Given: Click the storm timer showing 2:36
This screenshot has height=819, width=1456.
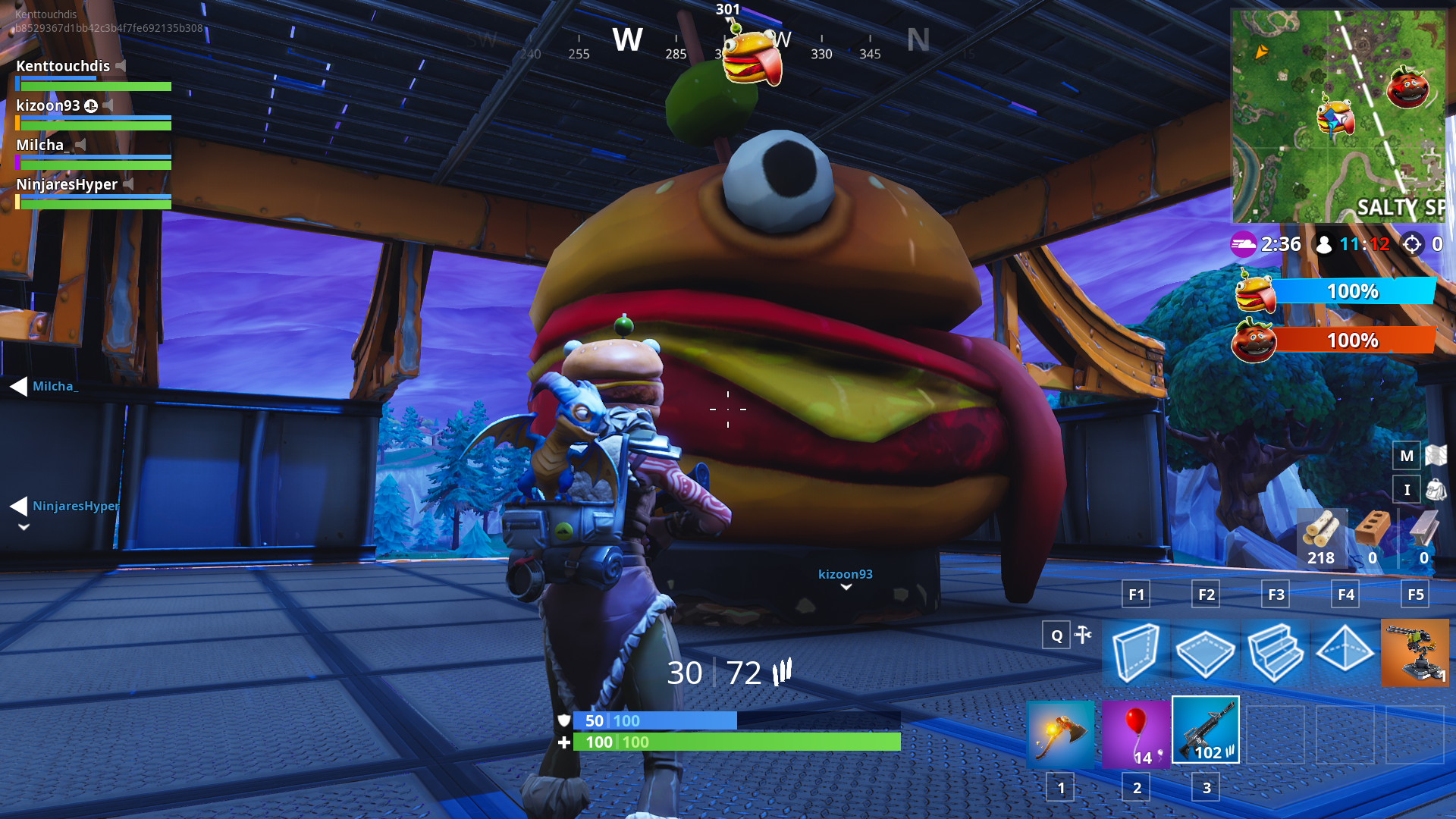Looking at the screenshot, I should click(1282, 244).
